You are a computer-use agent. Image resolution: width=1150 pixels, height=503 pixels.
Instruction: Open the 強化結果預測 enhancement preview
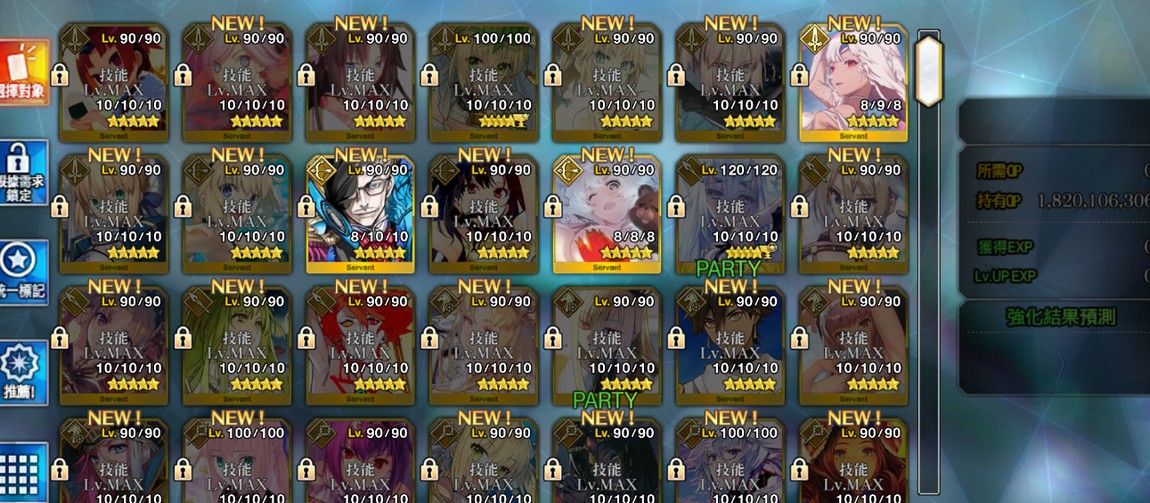(x=1060, y=318)
